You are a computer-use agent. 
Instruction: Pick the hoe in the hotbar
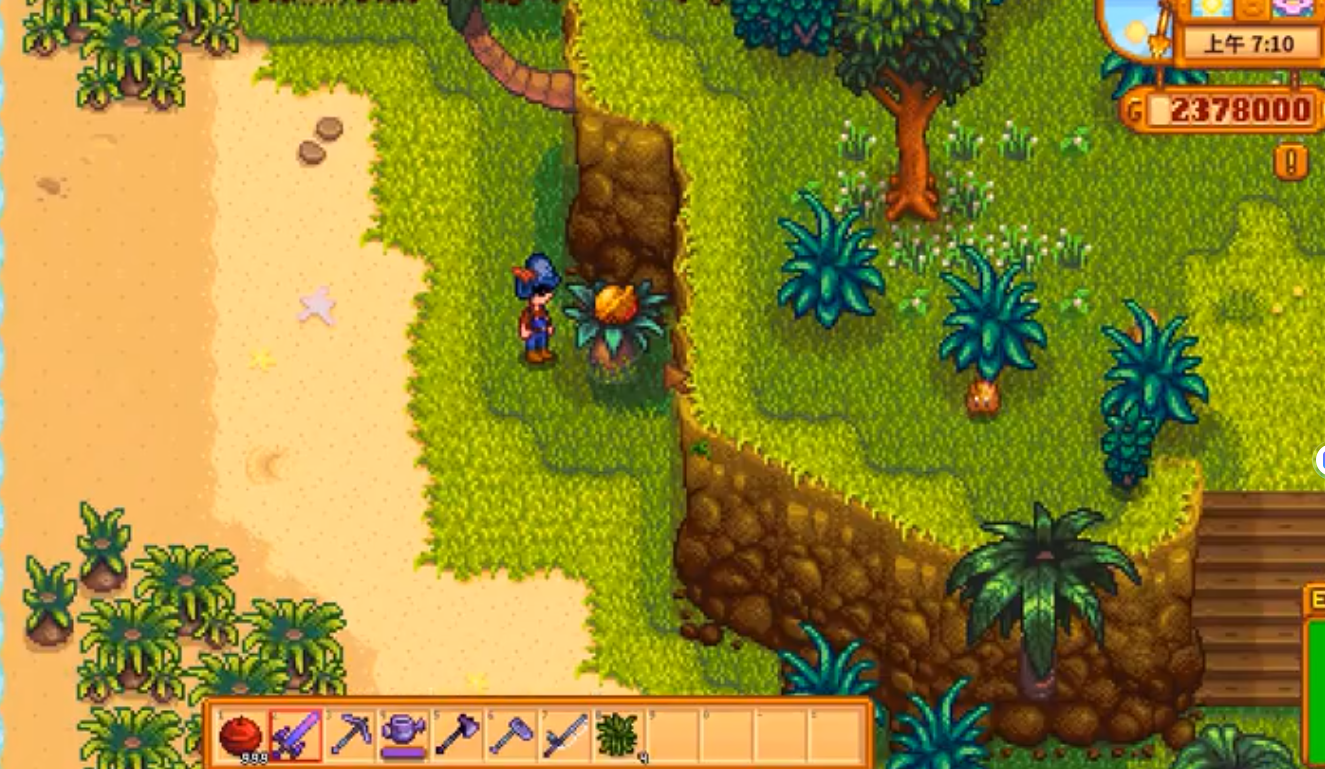coord(512,736)
